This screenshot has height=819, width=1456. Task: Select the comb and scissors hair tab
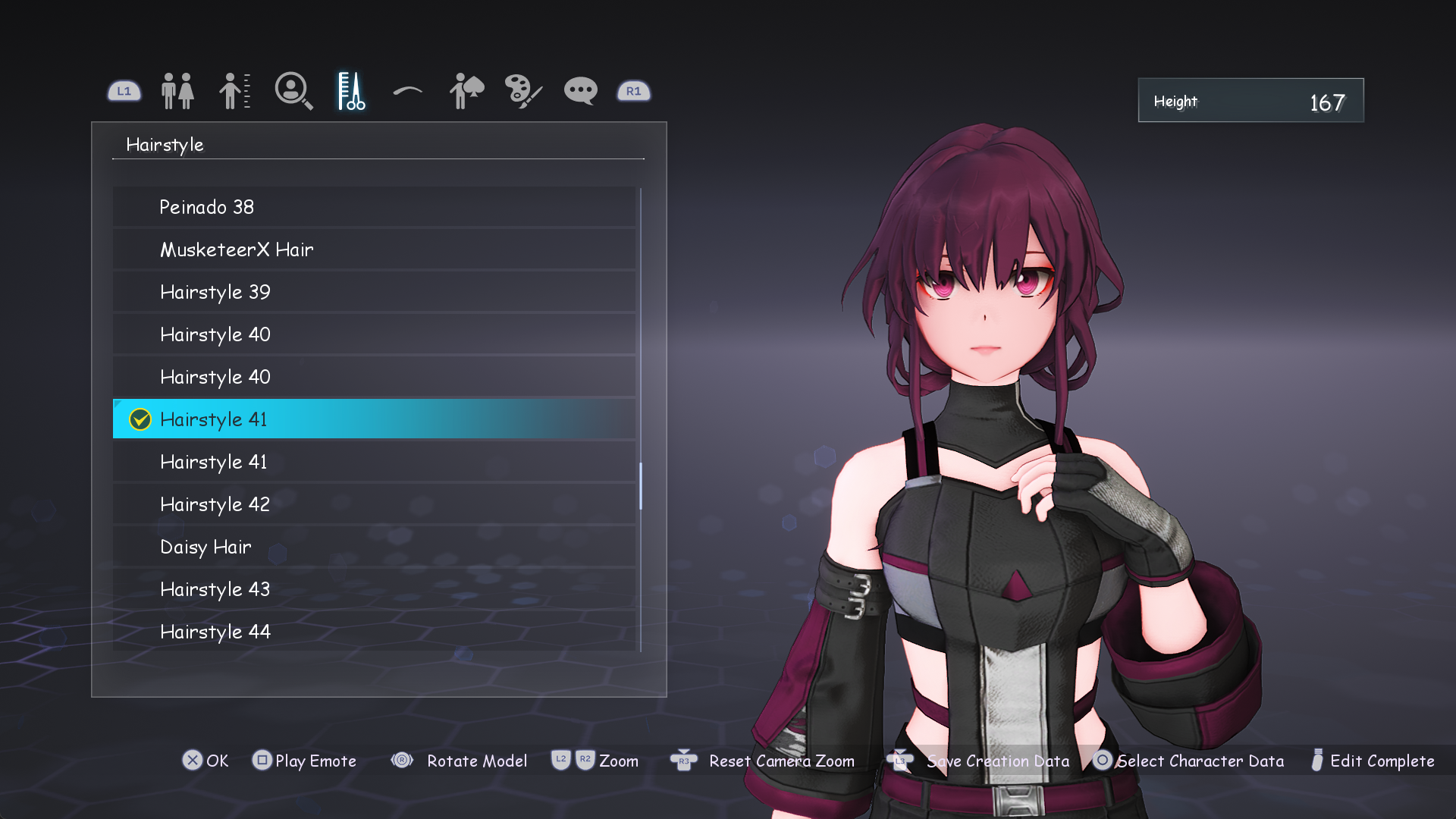tap(351, 91)
